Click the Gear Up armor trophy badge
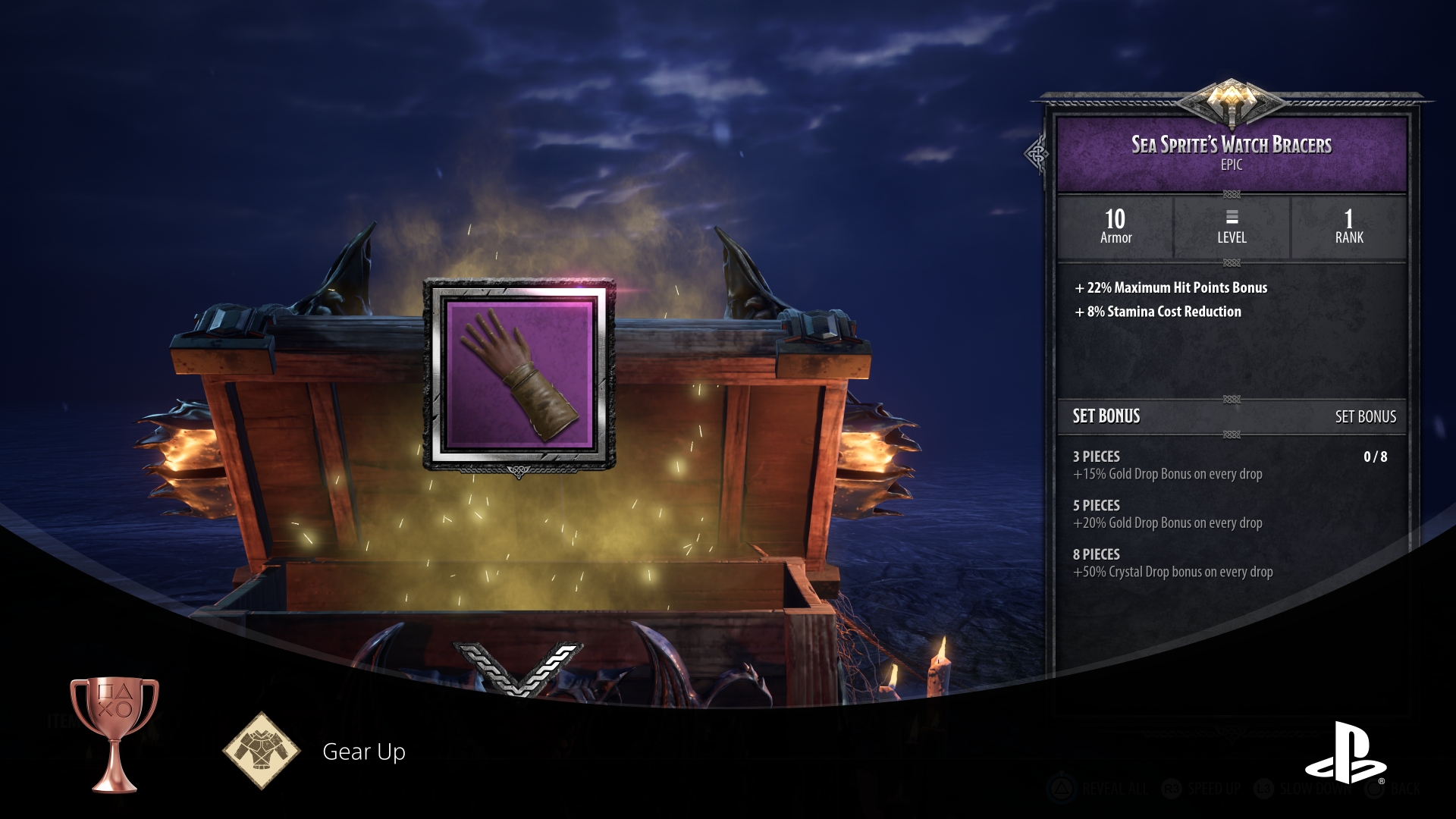Viewport: 1456px width, 819px height. coord(262,751)
